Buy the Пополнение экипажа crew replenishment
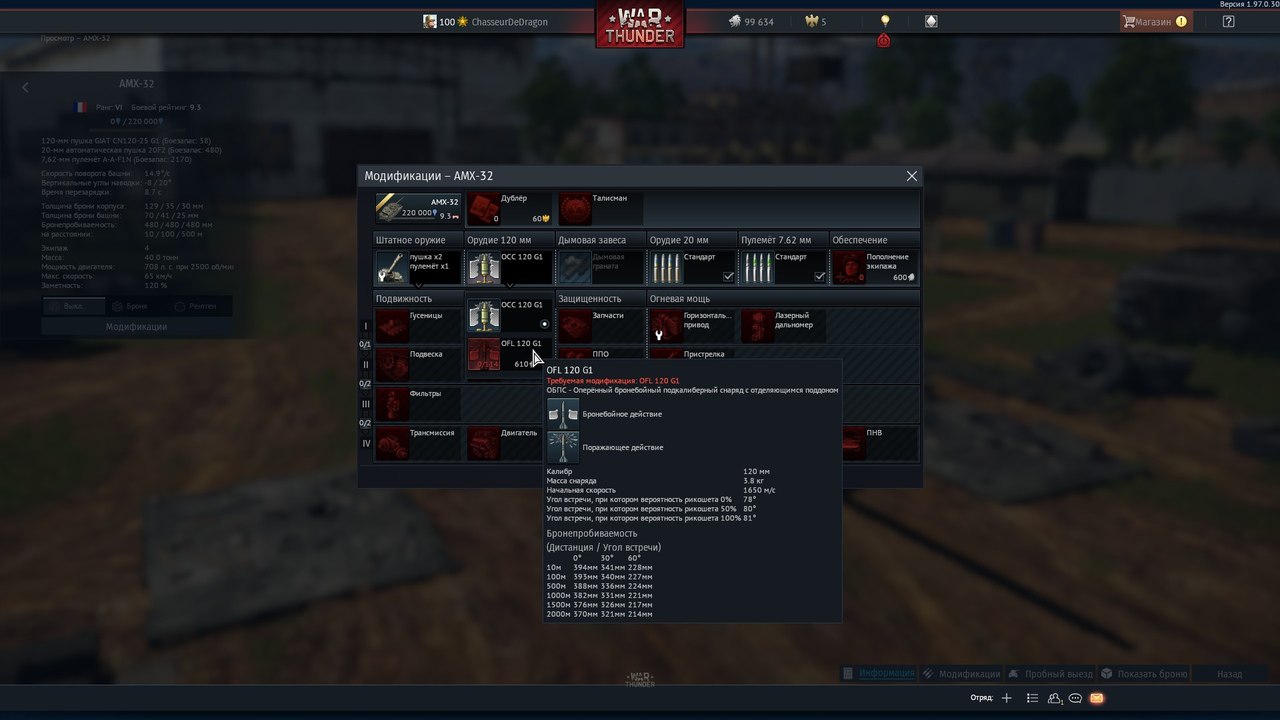The image size is (1280, 720). [x=874, y=267]
